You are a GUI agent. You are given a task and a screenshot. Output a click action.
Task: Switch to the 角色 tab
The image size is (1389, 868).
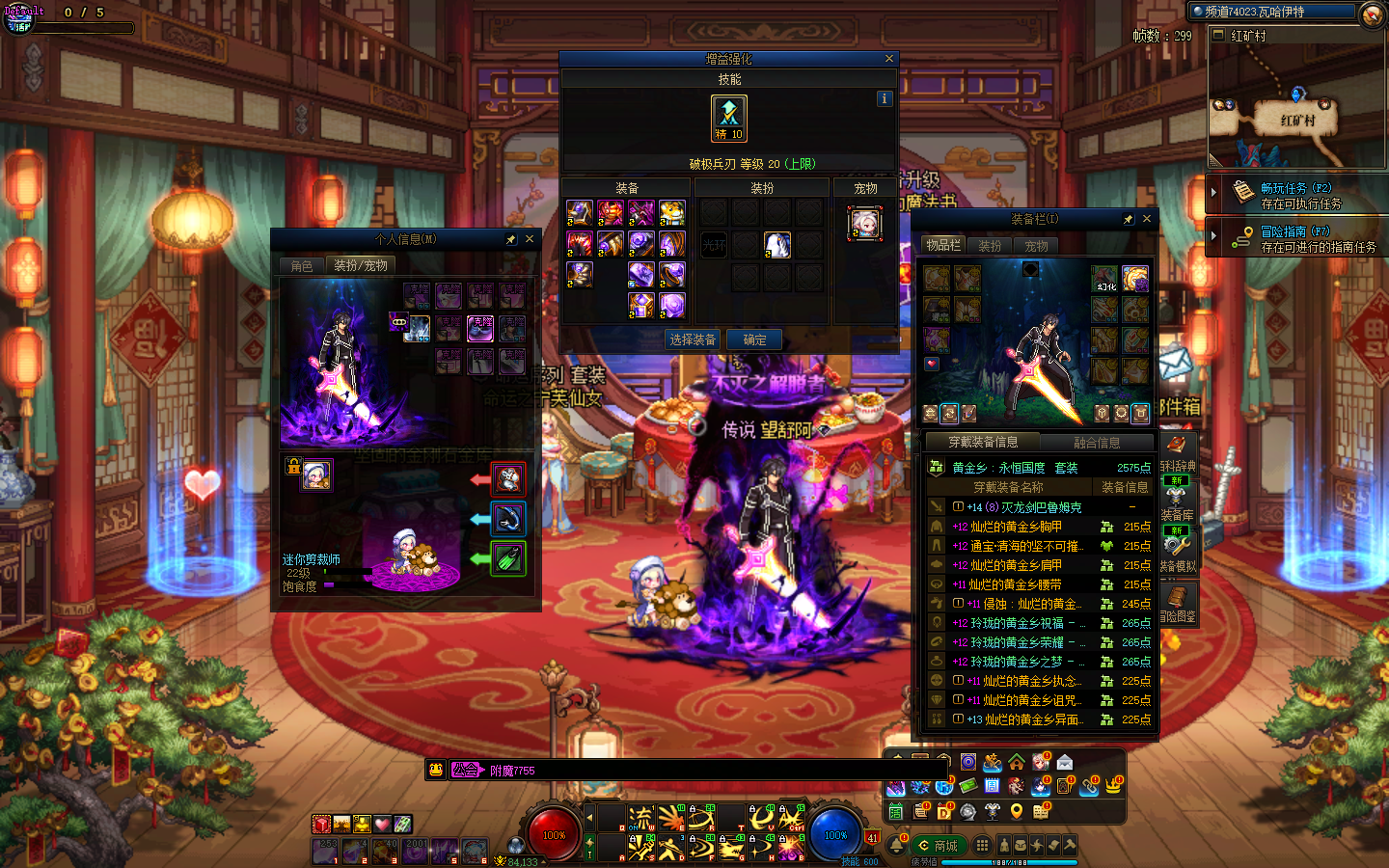pyautogui.click(x=302, y=265)
